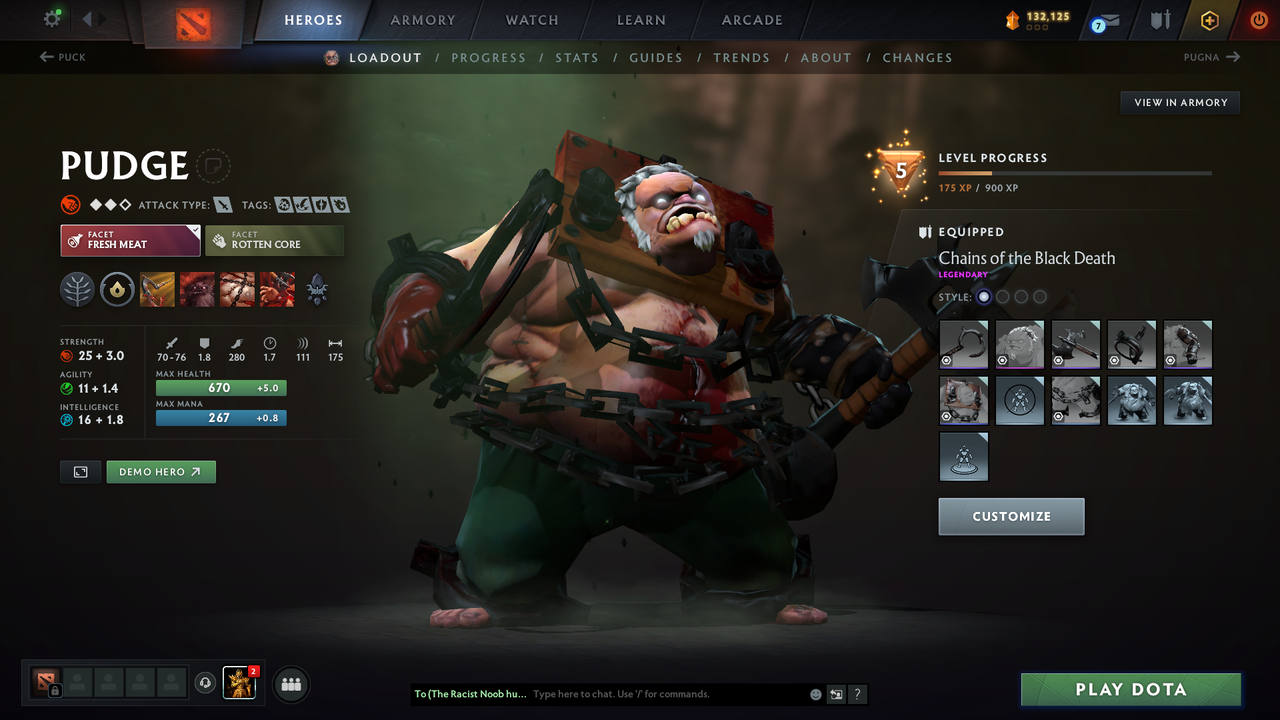Viewport: 1280px width, 720px height.
Task: Choose the second style radio button
Action: click(x=1002, y=296)
